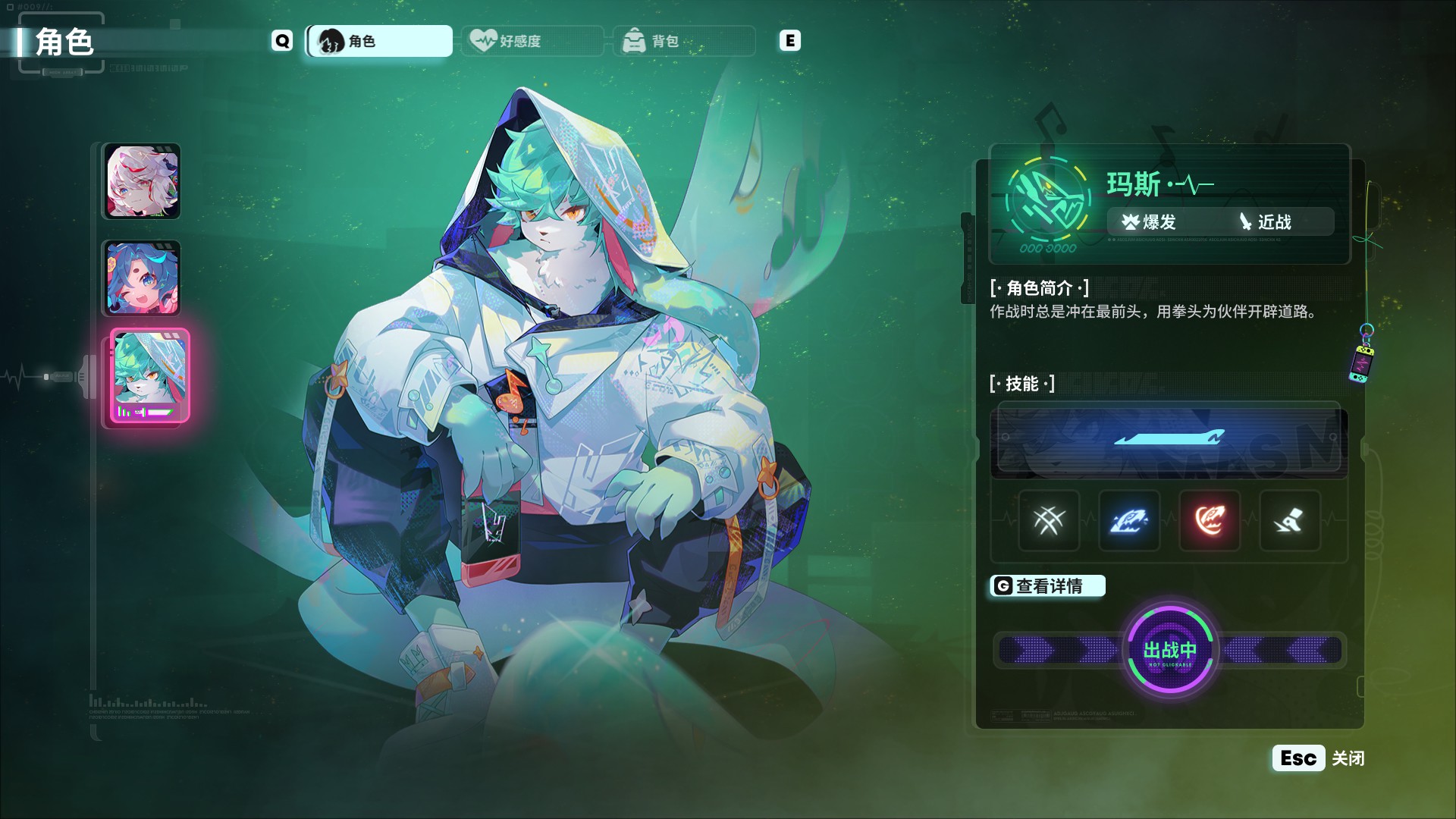Image resolution: width=1456 pixels, height=819 pixels.
Task: Click the heart icon on 好感度 tab
Action: [x=483, y=41]
